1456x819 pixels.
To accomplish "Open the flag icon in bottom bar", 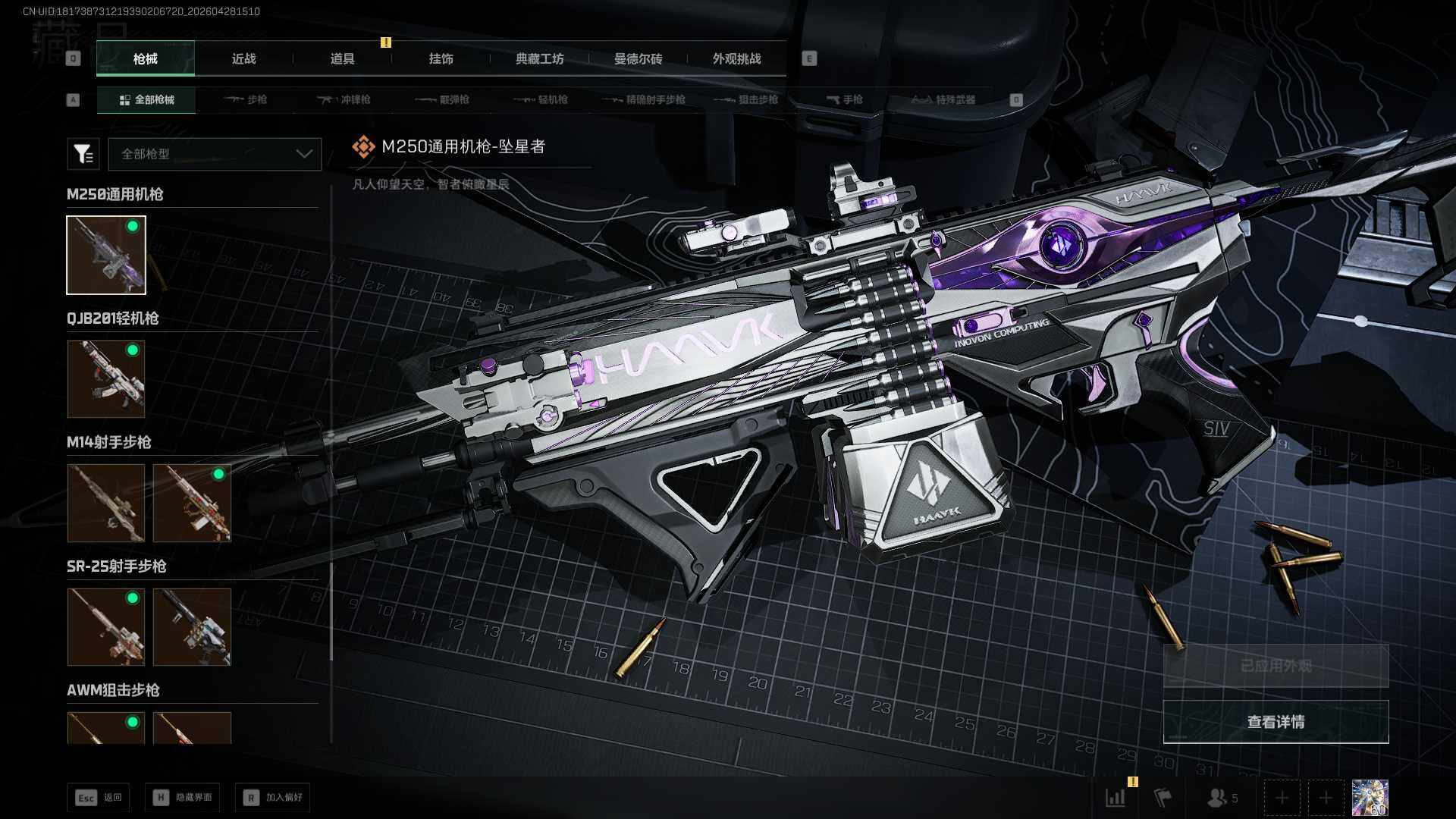I will 1163,798.
